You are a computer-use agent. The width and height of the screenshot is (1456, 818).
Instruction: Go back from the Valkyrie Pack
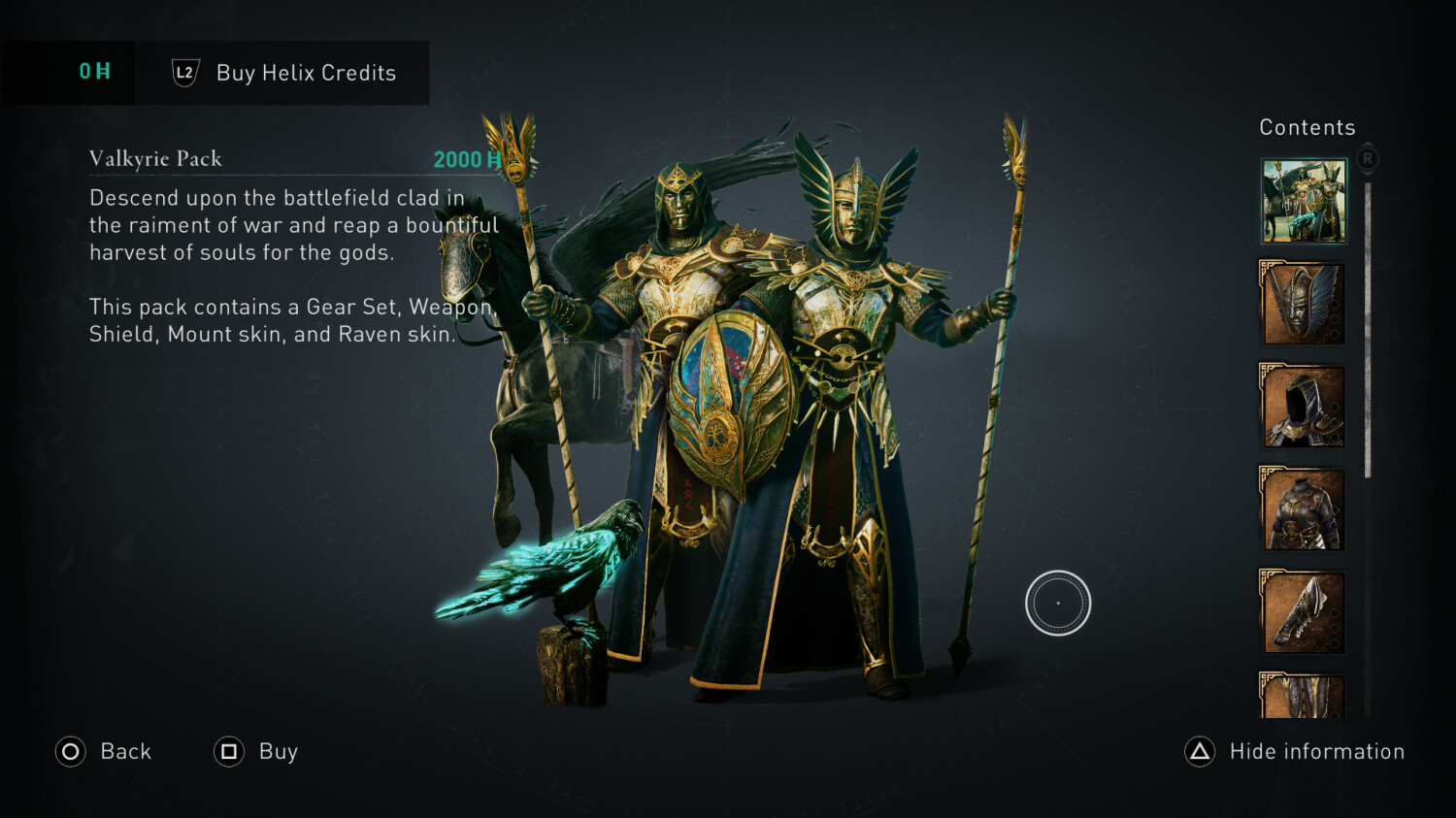click(104, 752)
